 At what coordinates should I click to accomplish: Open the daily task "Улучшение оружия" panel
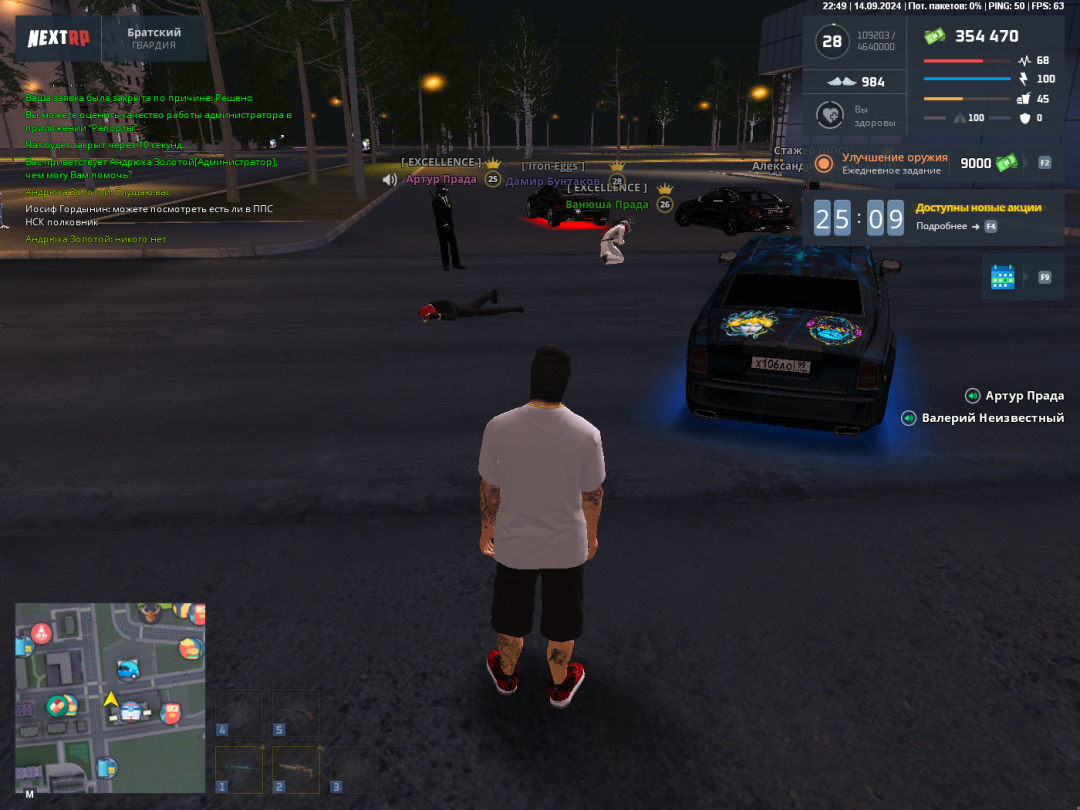pos(894,163)
